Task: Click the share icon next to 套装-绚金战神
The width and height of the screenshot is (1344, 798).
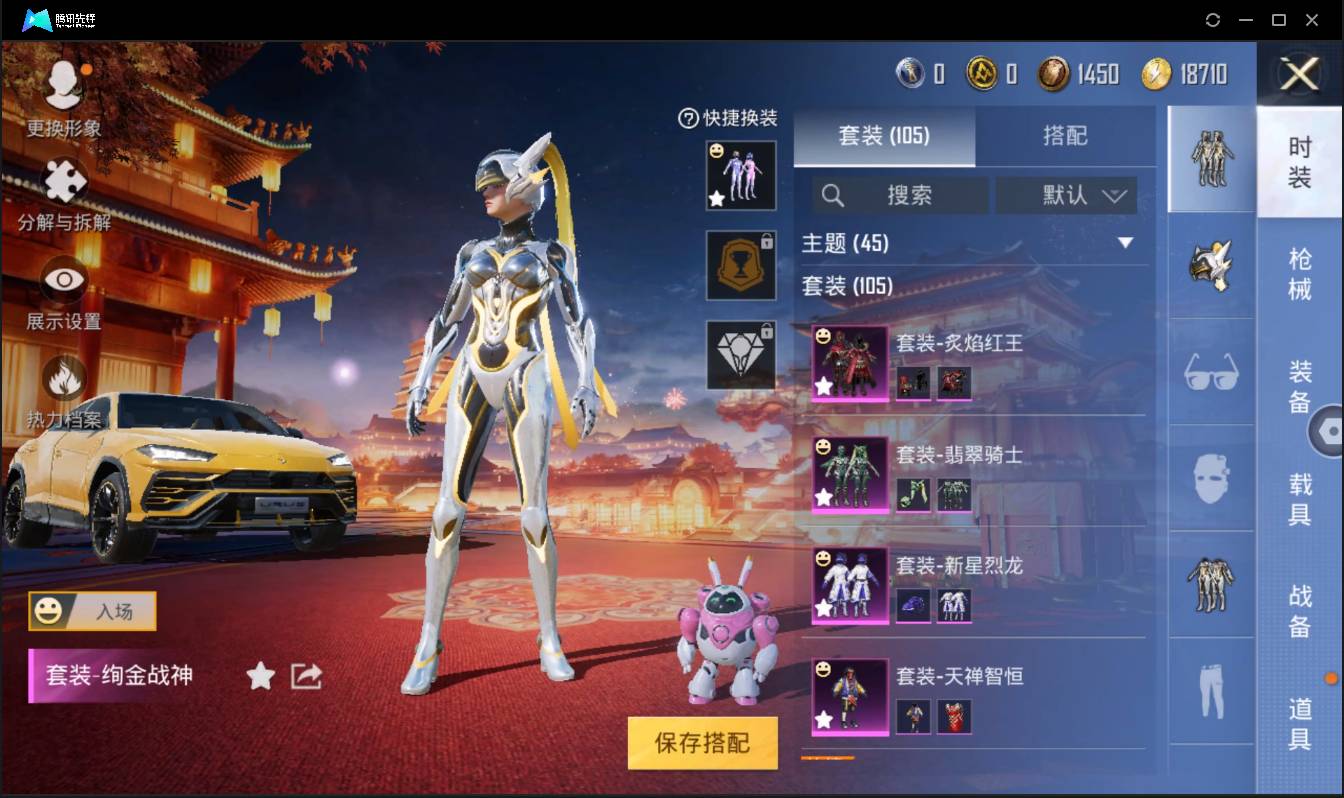Action: (x=306, y=676)
